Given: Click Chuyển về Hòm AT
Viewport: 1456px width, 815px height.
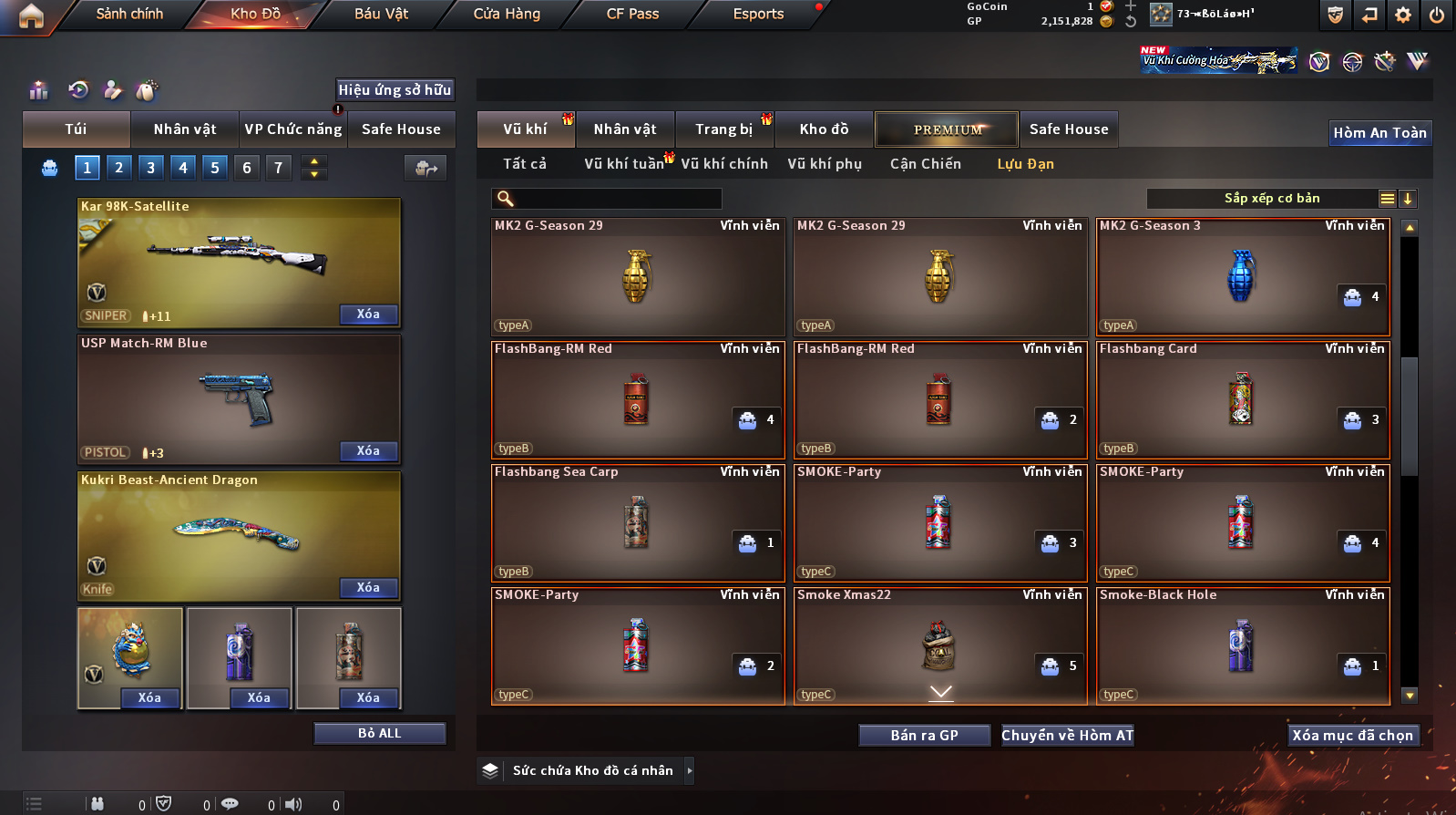Looking at the screenshot, I should click(1067, 736).
